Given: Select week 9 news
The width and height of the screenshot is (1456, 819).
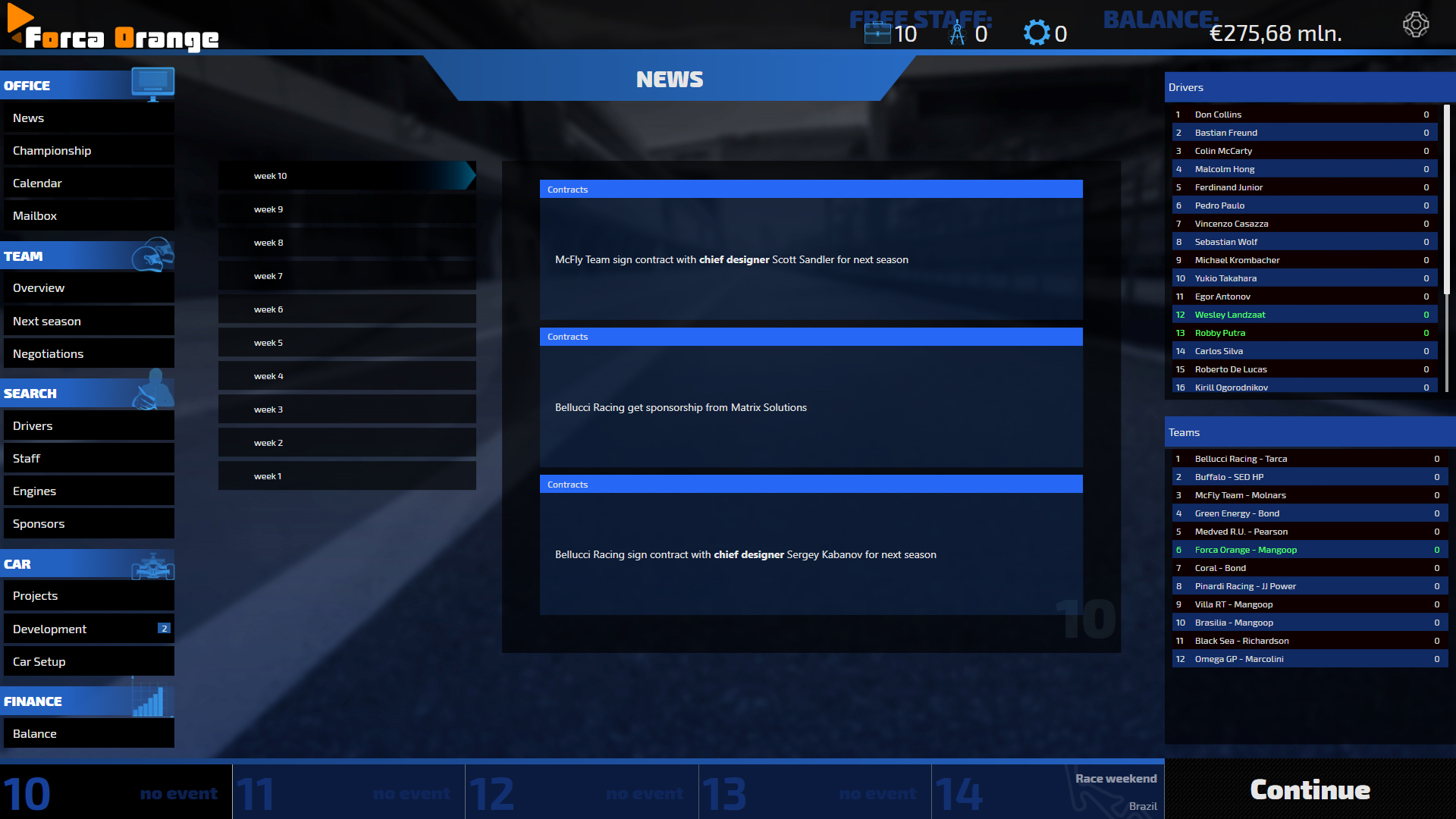Looking at the screenshot, I should click(x=347, y=209).
